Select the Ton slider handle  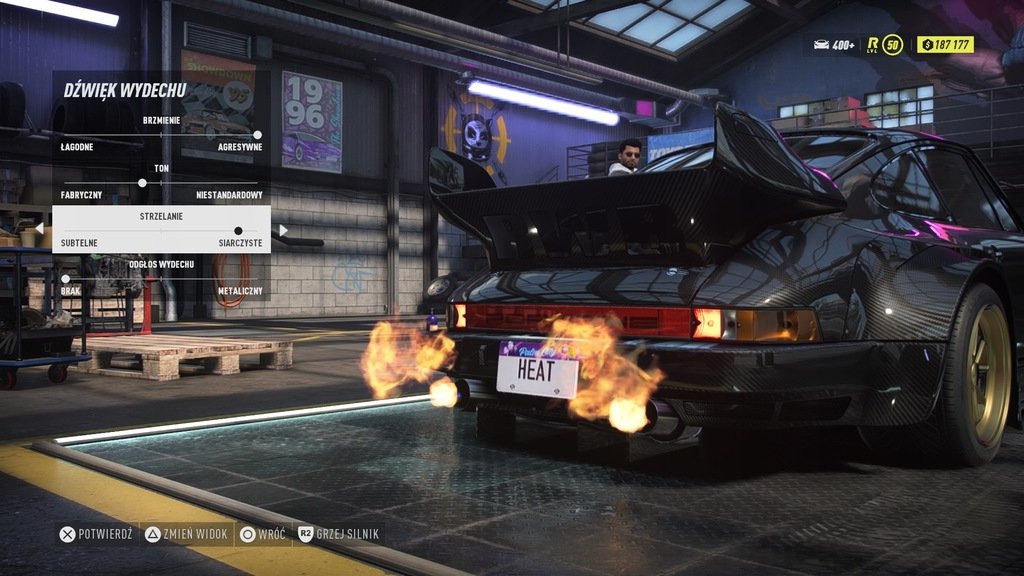pyautogui.click(x=142, y=183)
